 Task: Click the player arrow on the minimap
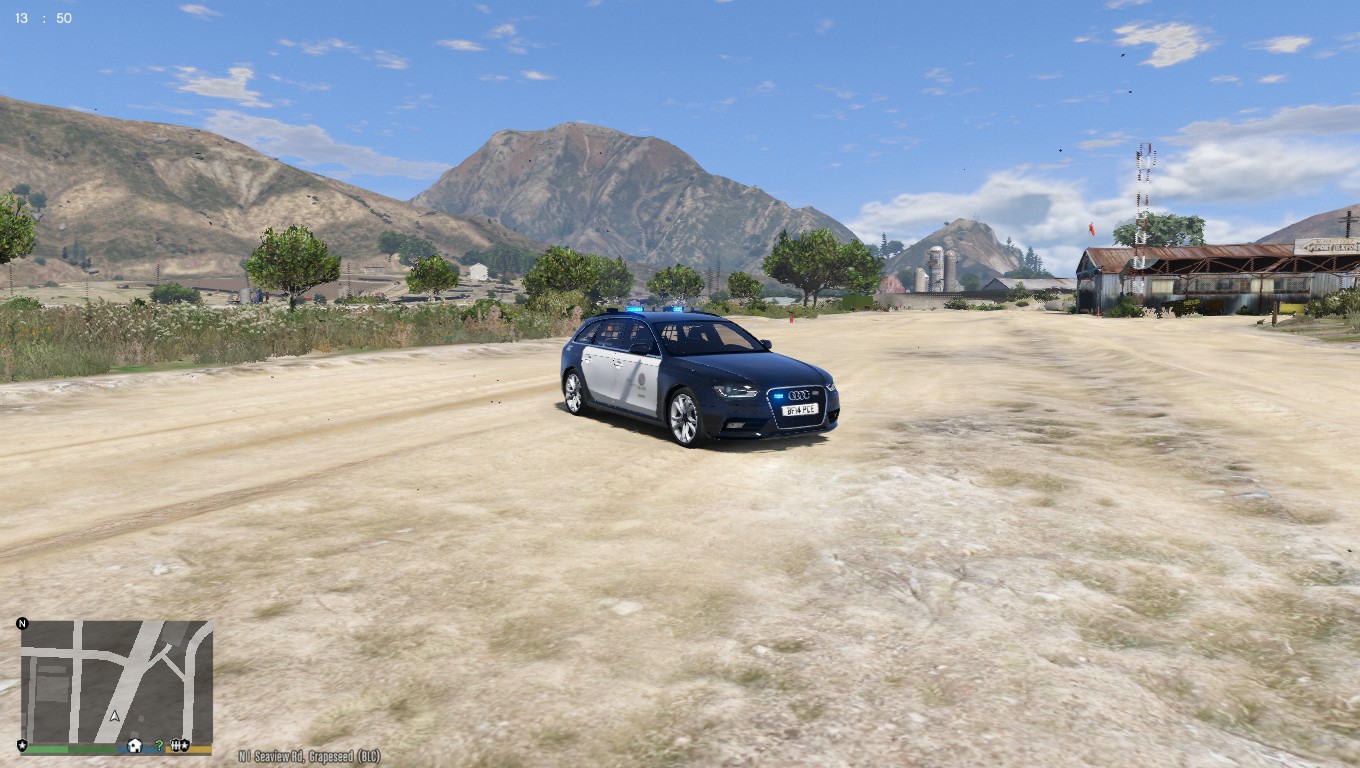coord(115,716)
